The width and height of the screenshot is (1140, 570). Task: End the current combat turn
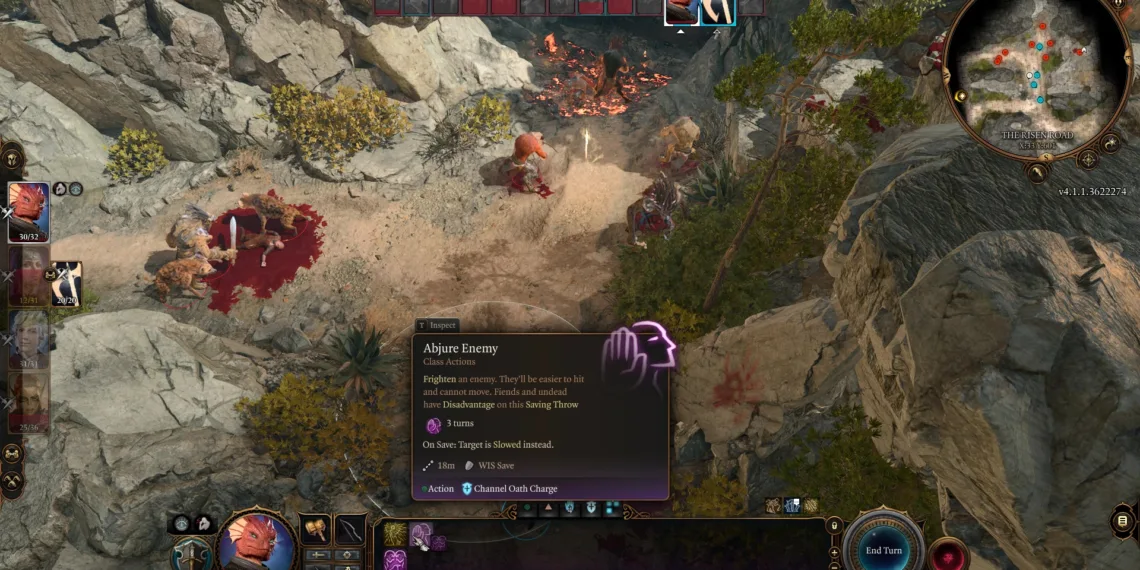883,550
